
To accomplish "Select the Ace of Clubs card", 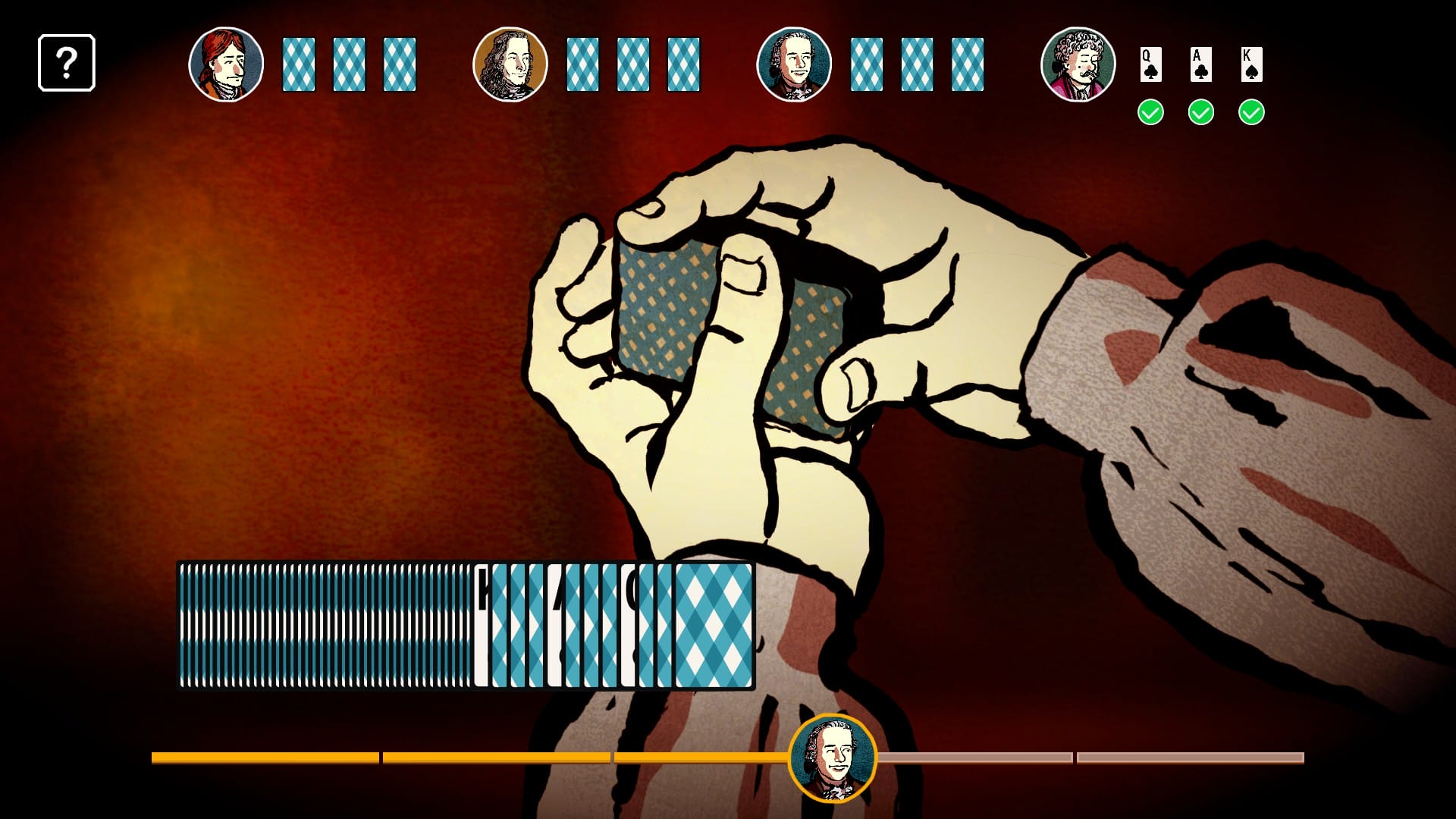I will pyautogui.click(x=1200, y=64).
